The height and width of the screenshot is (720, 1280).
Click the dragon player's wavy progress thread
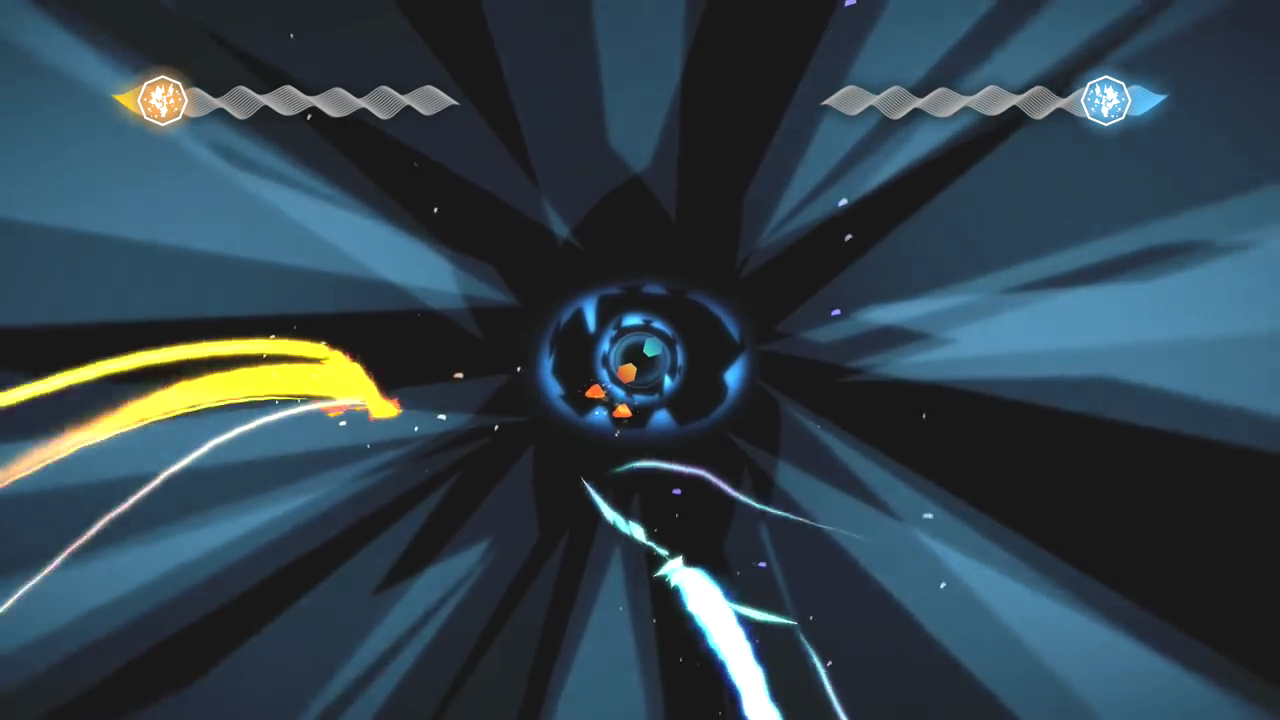(x=950, y=99)
